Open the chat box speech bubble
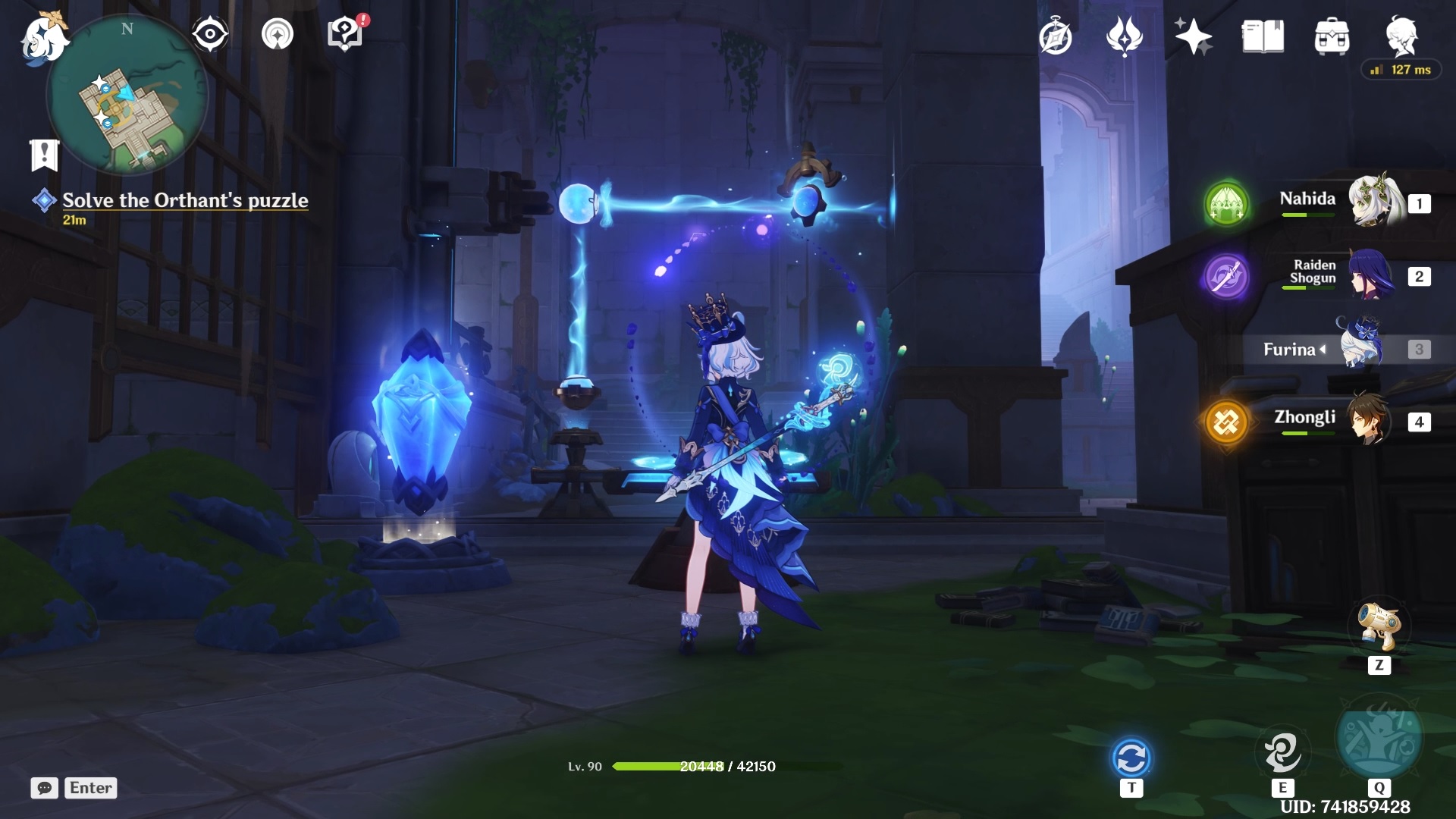This screenshot has height=819, width=1456. (x=45, y=788)
